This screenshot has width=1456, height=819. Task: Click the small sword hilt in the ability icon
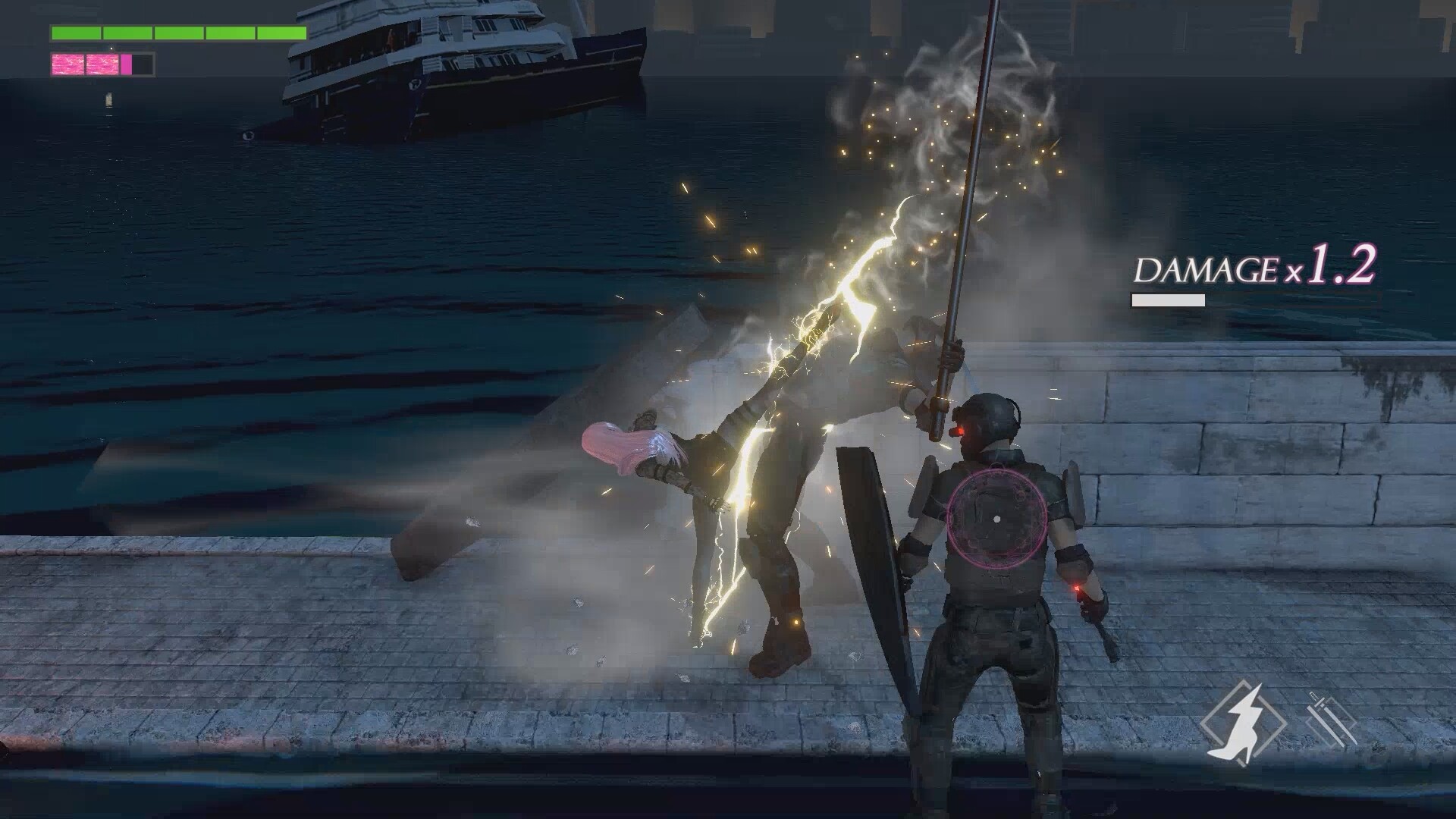point(1314,695)
